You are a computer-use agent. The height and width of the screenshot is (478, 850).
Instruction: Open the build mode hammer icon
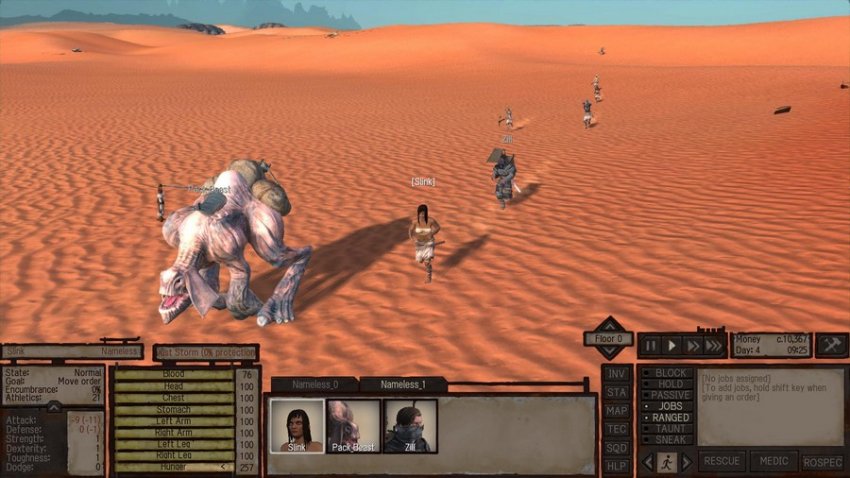click(831, 345)
